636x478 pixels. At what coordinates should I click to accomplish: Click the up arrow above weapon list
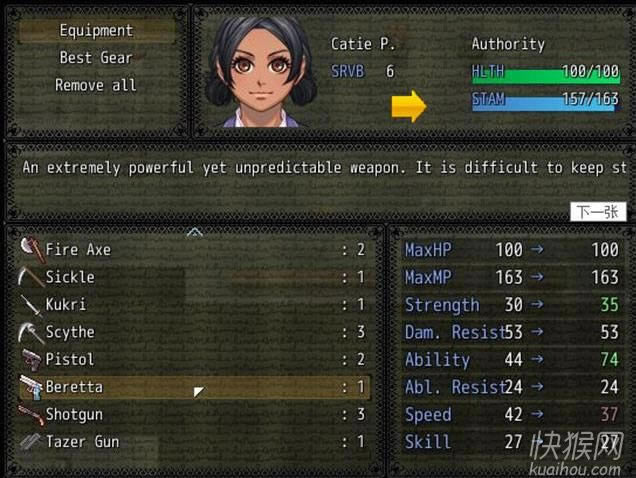point(195,232)
